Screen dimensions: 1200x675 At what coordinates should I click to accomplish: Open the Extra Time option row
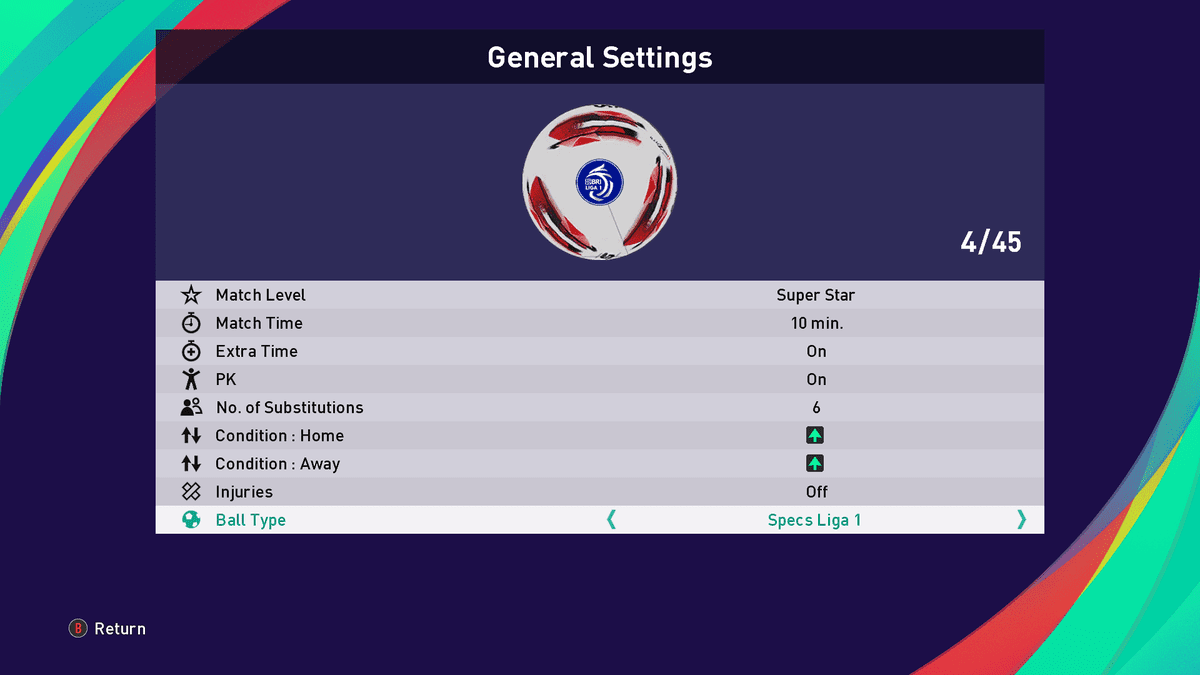click(600, 351)
